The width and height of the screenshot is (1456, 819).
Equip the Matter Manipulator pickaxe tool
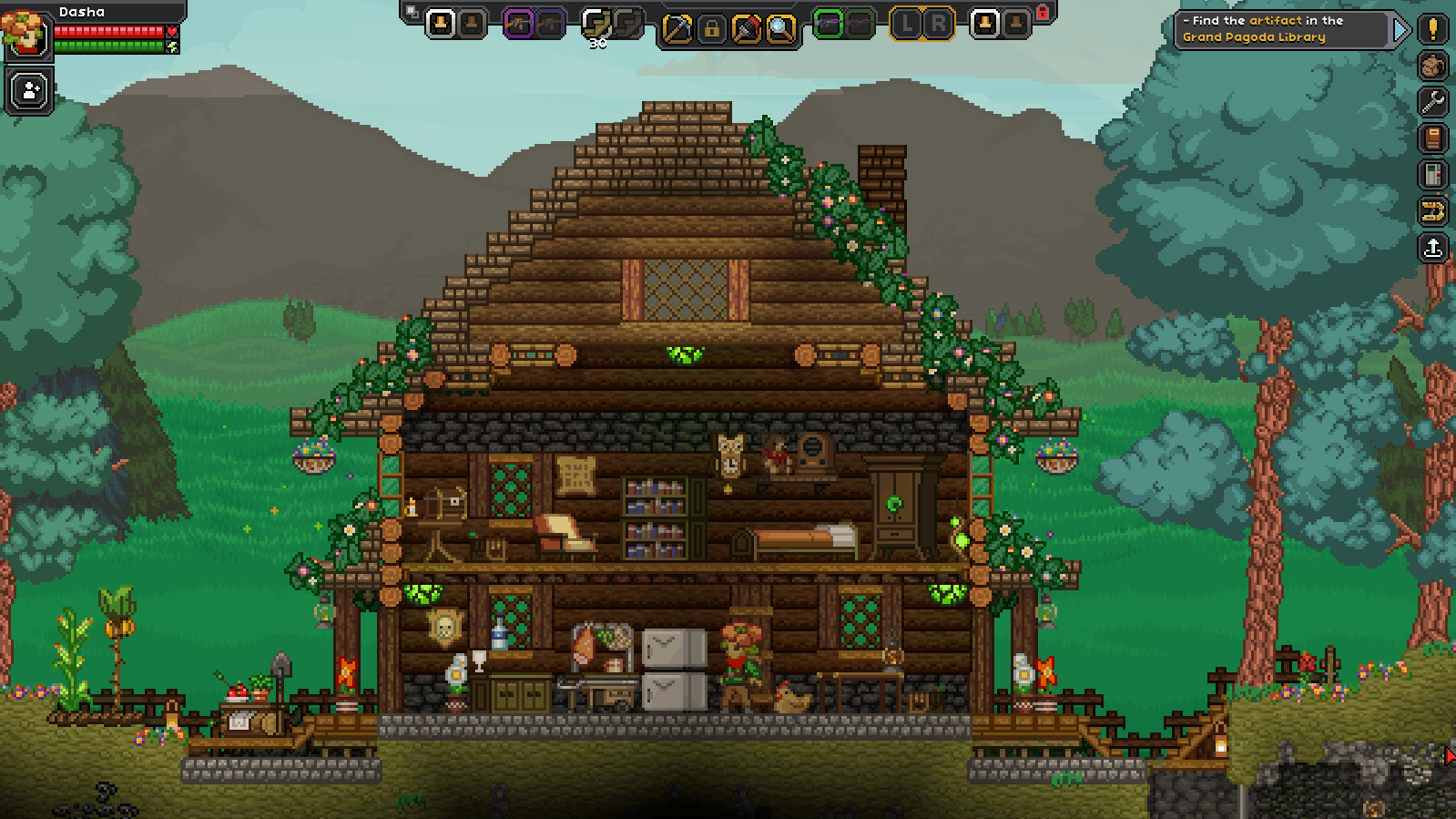pos(677,29)
